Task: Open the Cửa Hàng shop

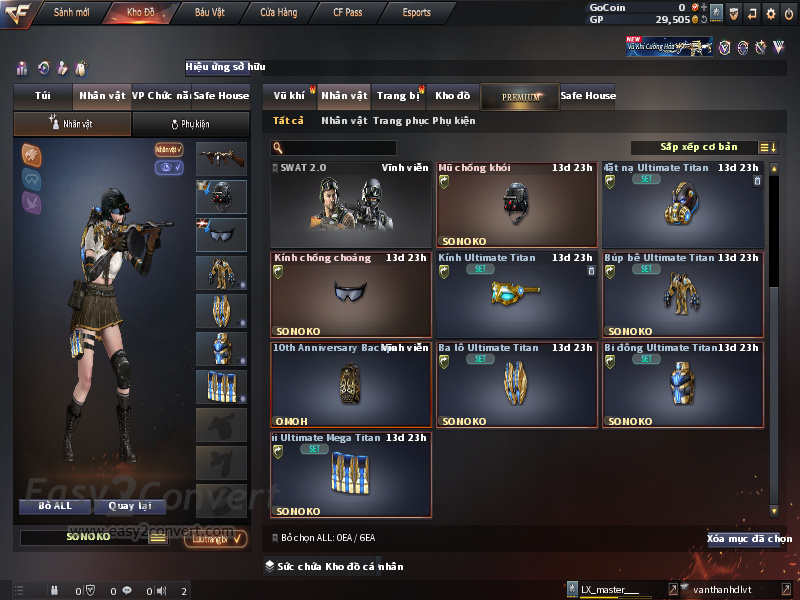Action: [x=278, y=13]
